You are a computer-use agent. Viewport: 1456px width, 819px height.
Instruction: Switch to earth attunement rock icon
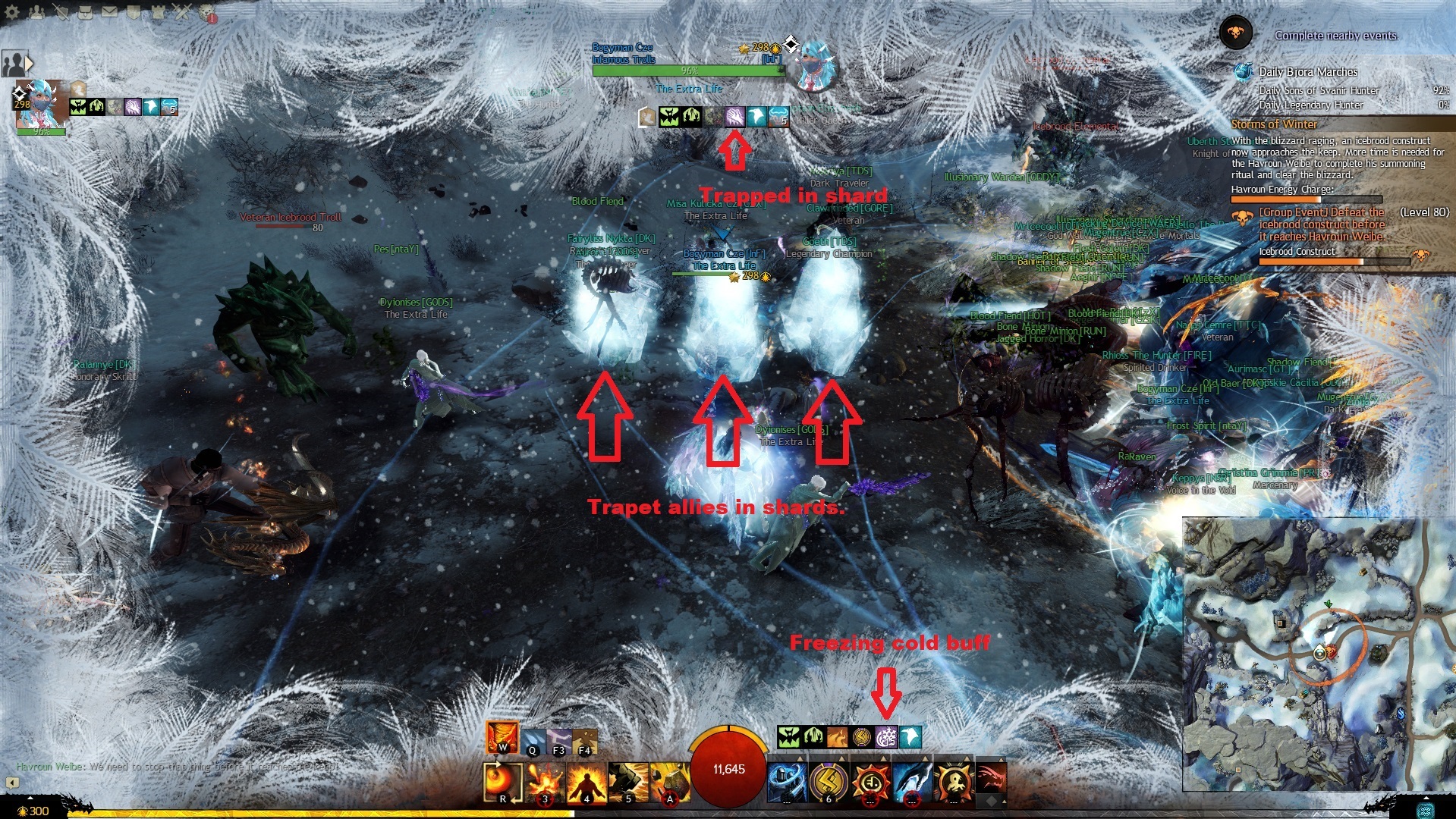click(585, 740)
